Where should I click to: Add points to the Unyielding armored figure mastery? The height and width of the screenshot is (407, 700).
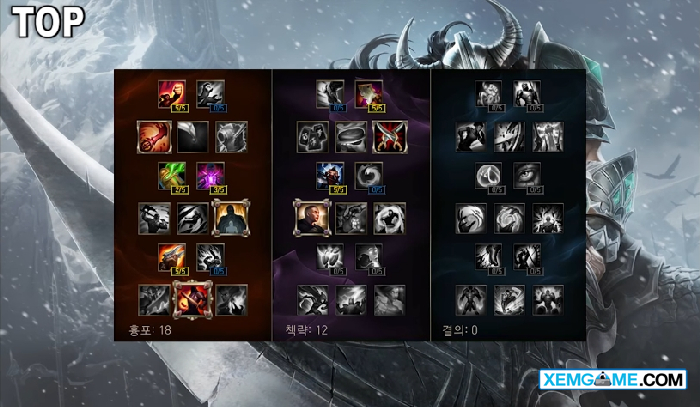pyautogui.click(x=527, y=94)
